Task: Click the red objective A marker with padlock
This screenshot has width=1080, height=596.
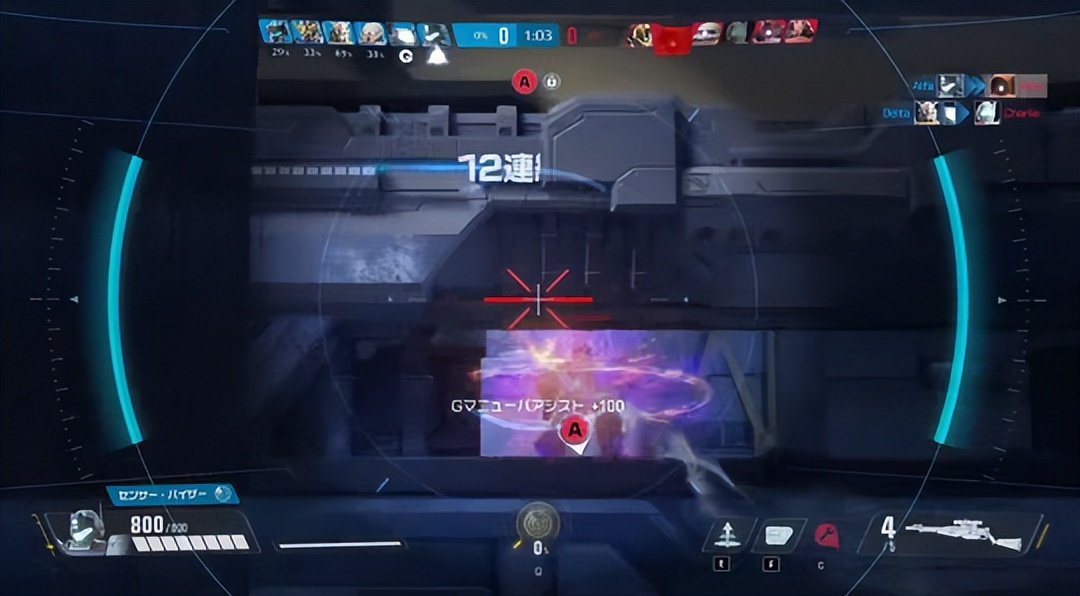Action: click(525, 82)
